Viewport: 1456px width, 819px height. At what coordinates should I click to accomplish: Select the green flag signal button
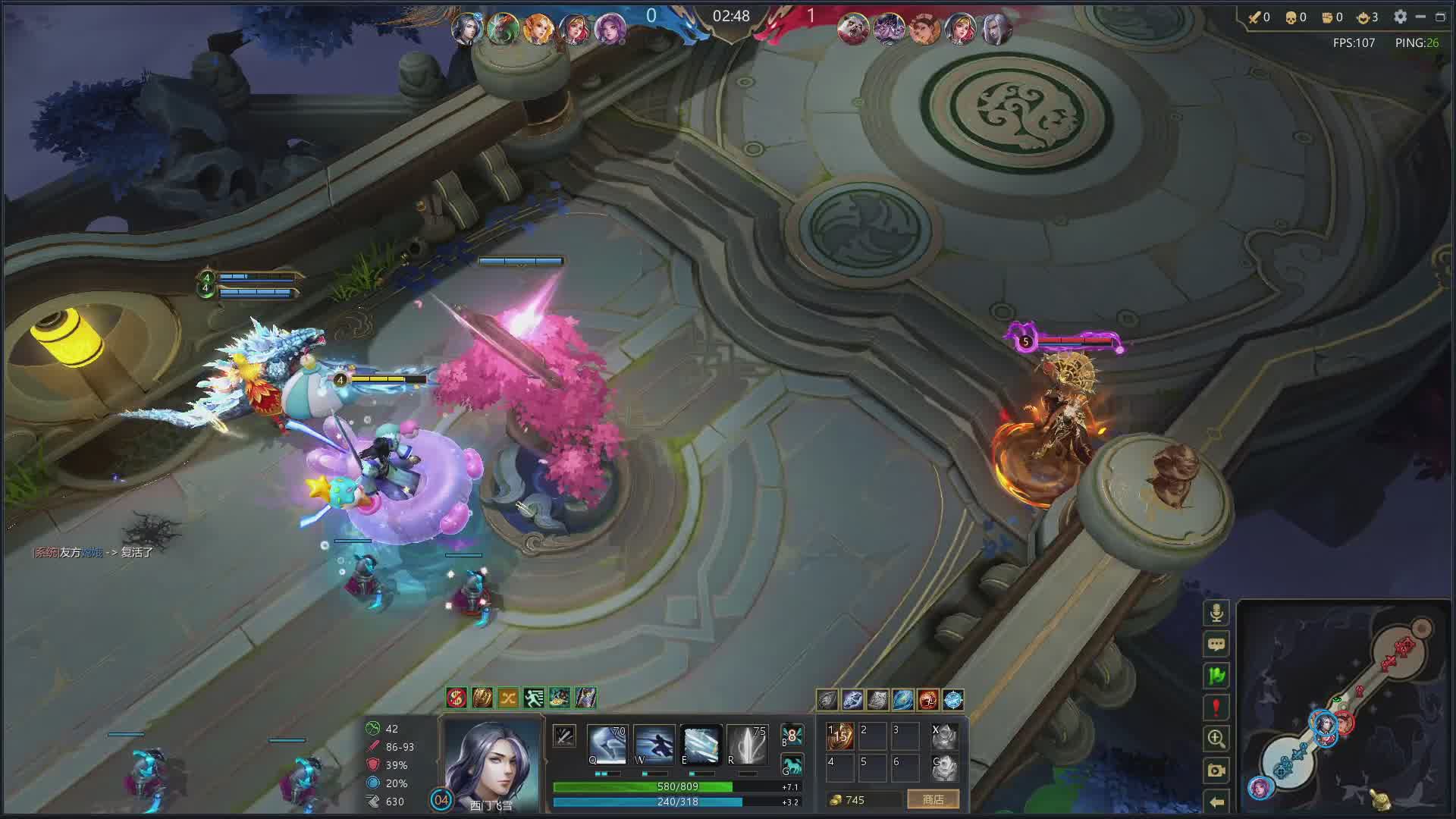point(1216,676)
